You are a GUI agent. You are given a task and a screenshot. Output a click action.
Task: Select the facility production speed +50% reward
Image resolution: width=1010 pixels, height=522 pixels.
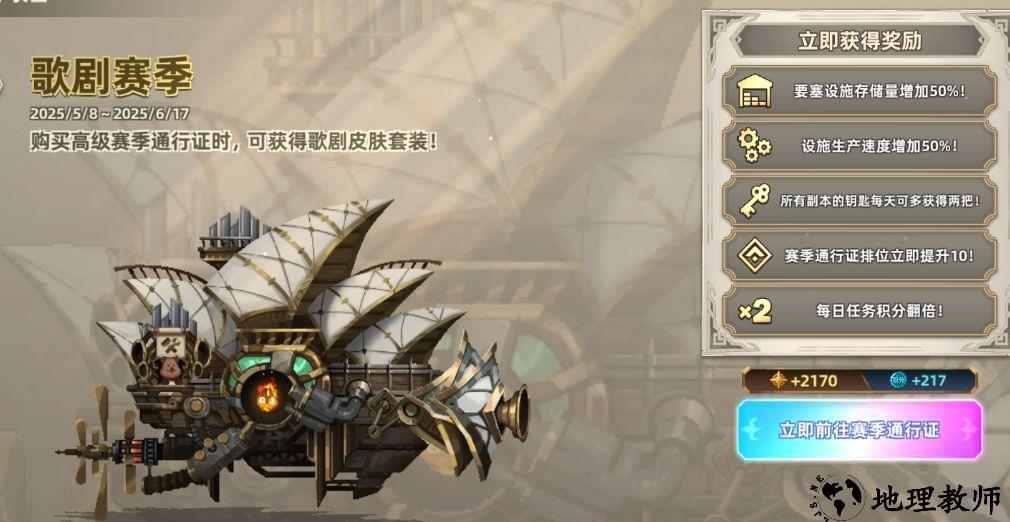tap(860, 146)
